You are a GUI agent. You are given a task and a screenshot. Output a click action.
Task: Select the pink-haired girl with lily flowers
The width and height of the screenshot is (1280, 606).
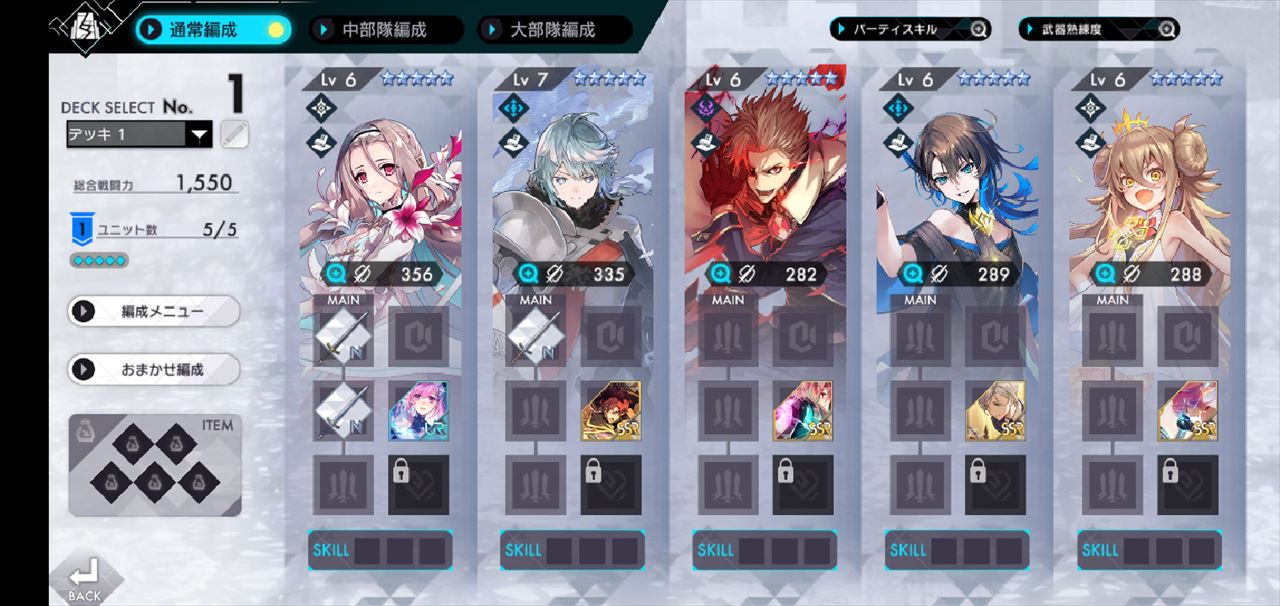380,190
